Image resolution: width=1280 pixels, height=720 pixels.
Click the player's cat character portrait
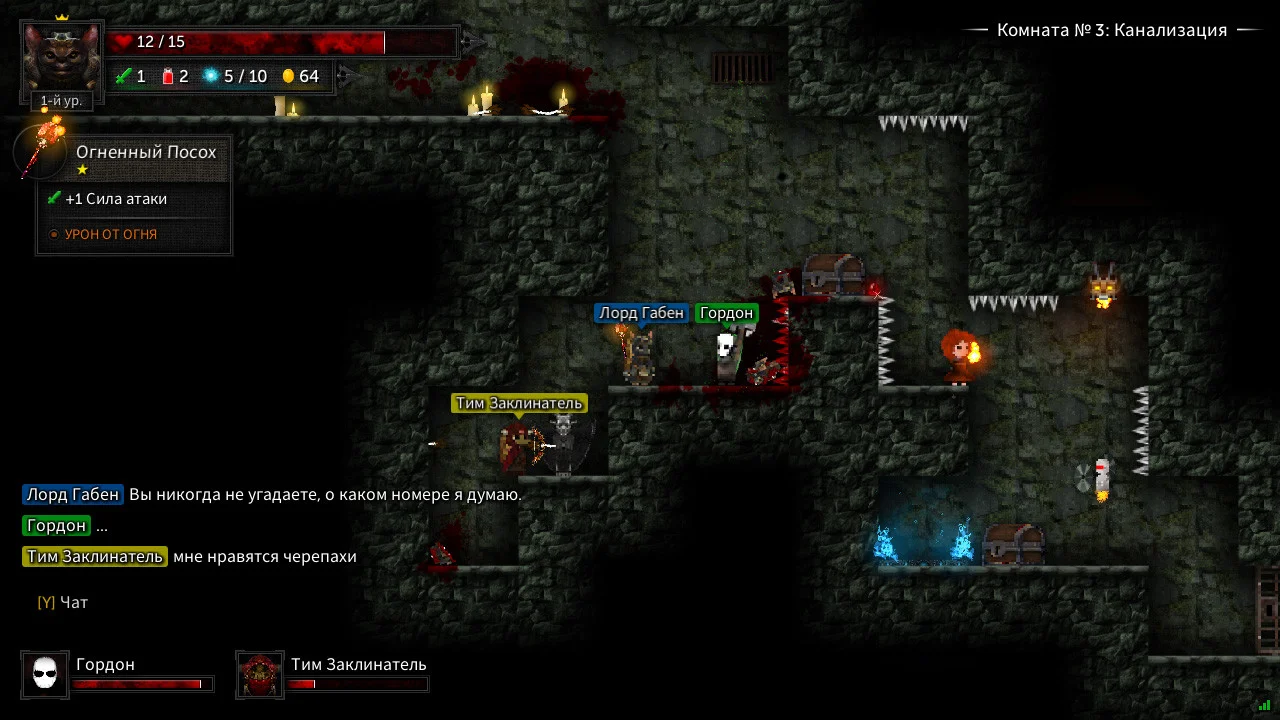[x=62, y=57]
